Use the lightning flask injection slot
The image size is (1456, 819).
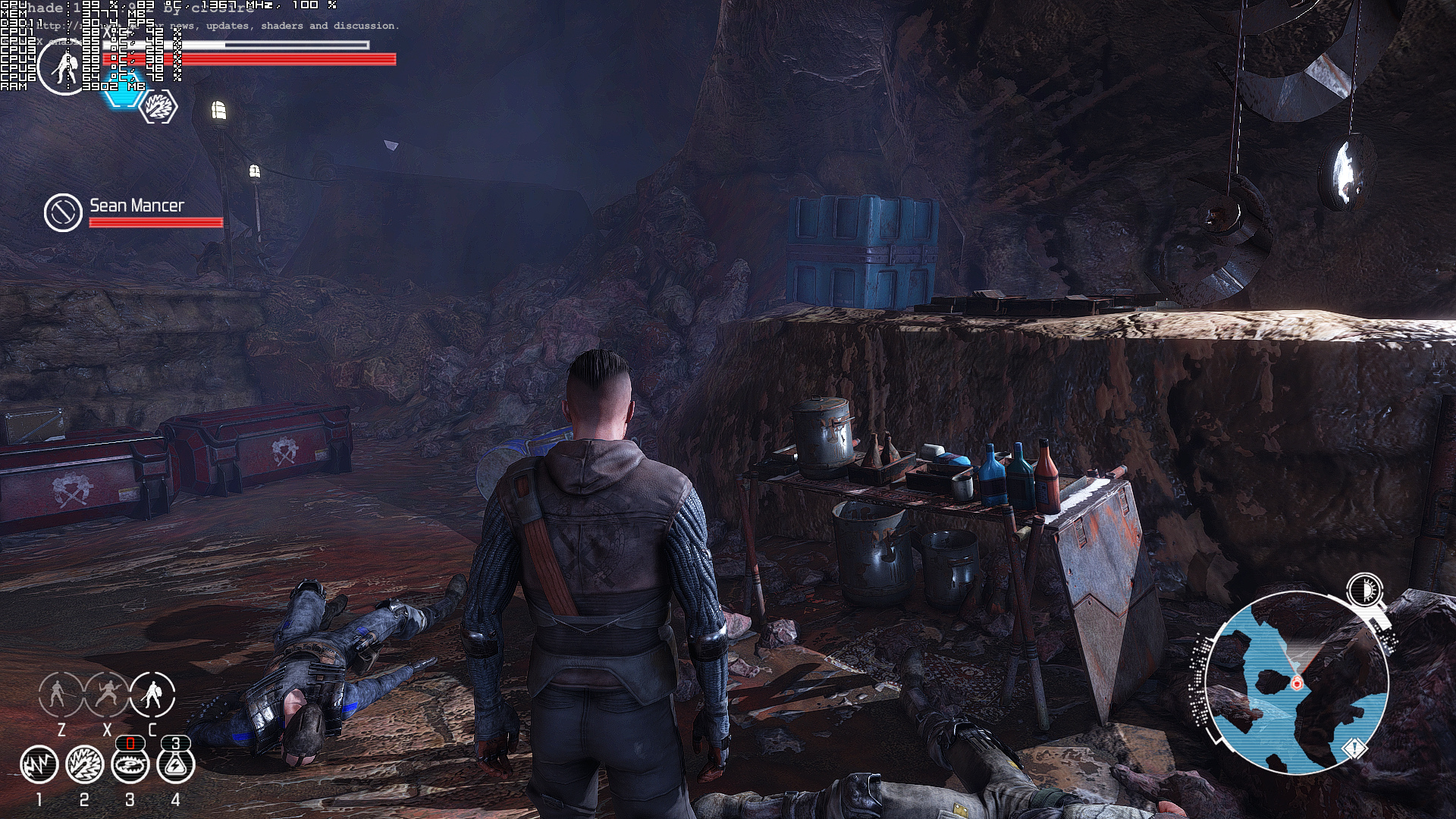click(176, 764)
